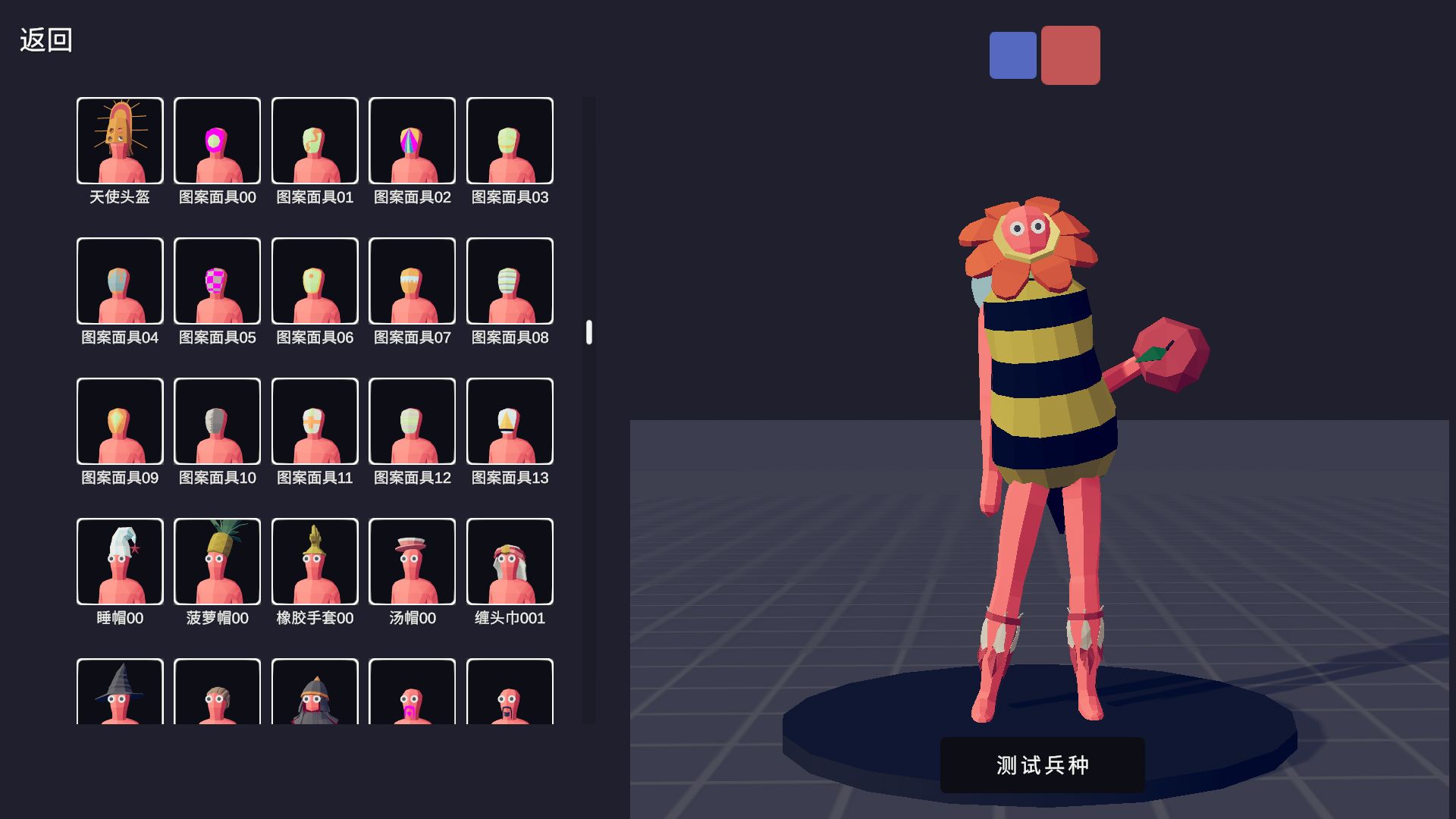
Task: Select the colorful 图案面具02 mask
Action: pyautogui.click(x=412, y=140)
